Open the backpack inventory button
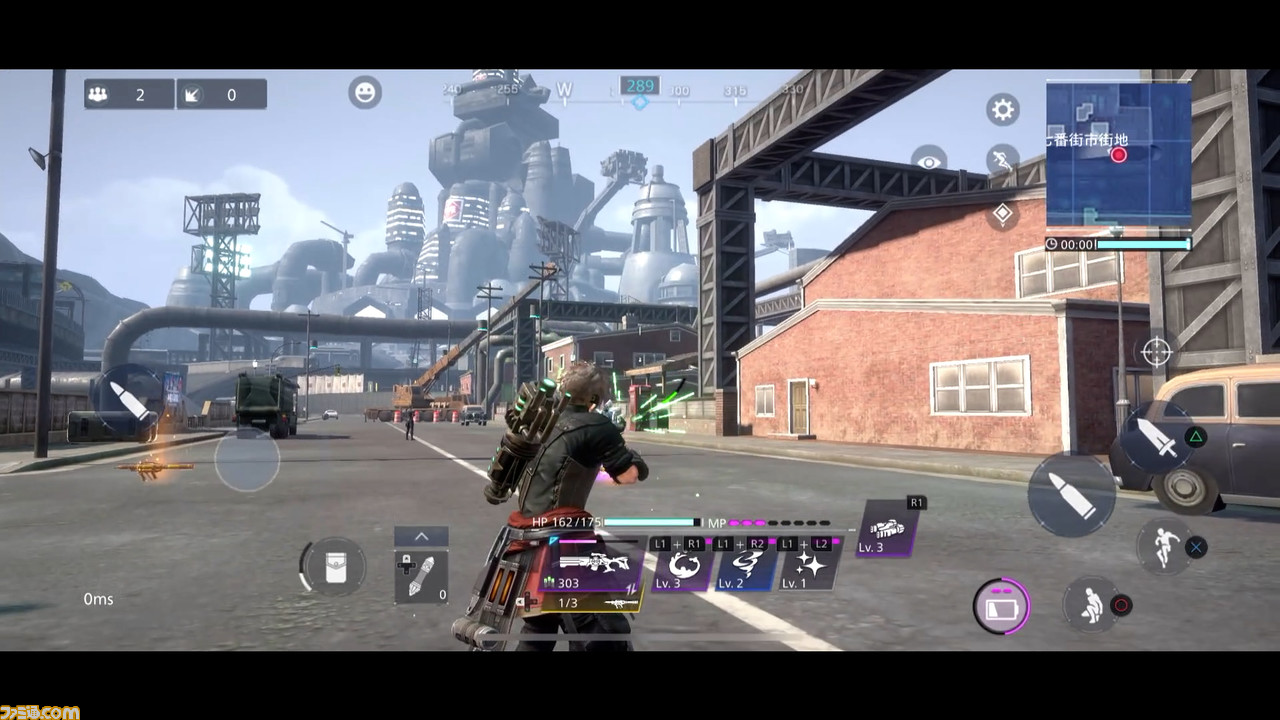 tap(333, 567)
